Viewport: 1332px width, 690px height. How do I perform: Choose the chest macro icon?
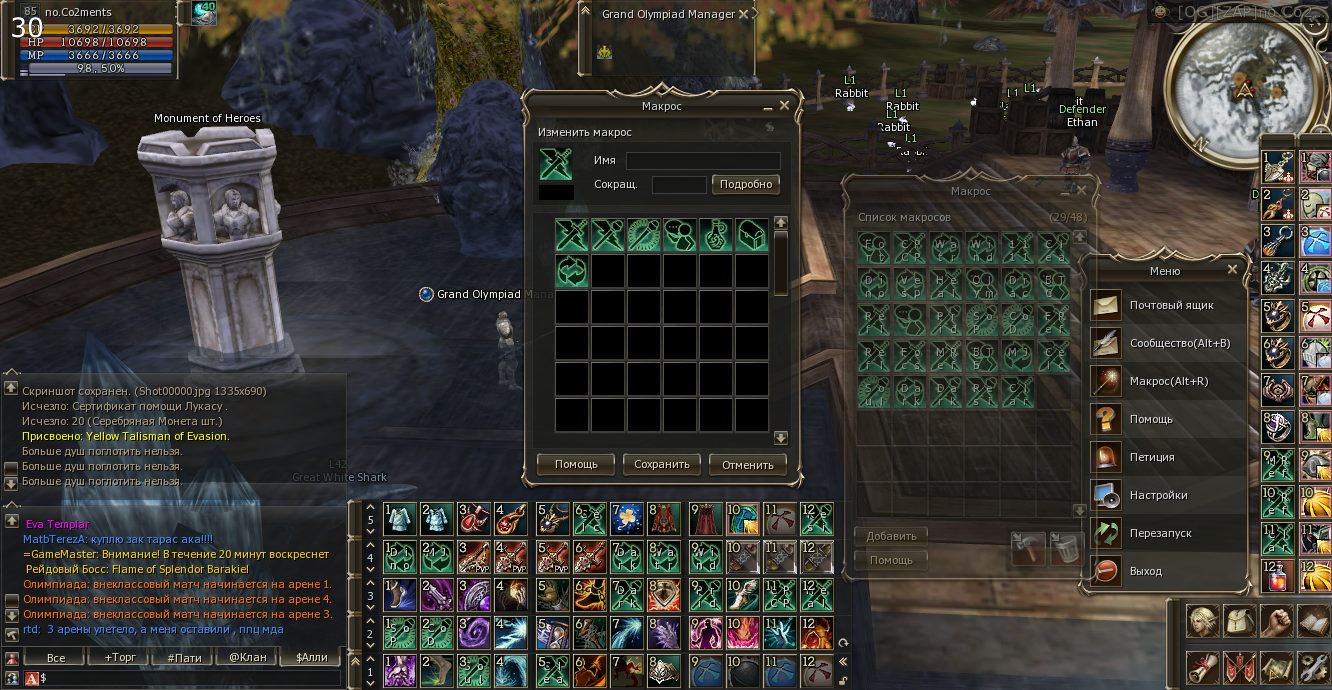pos(751,235)
